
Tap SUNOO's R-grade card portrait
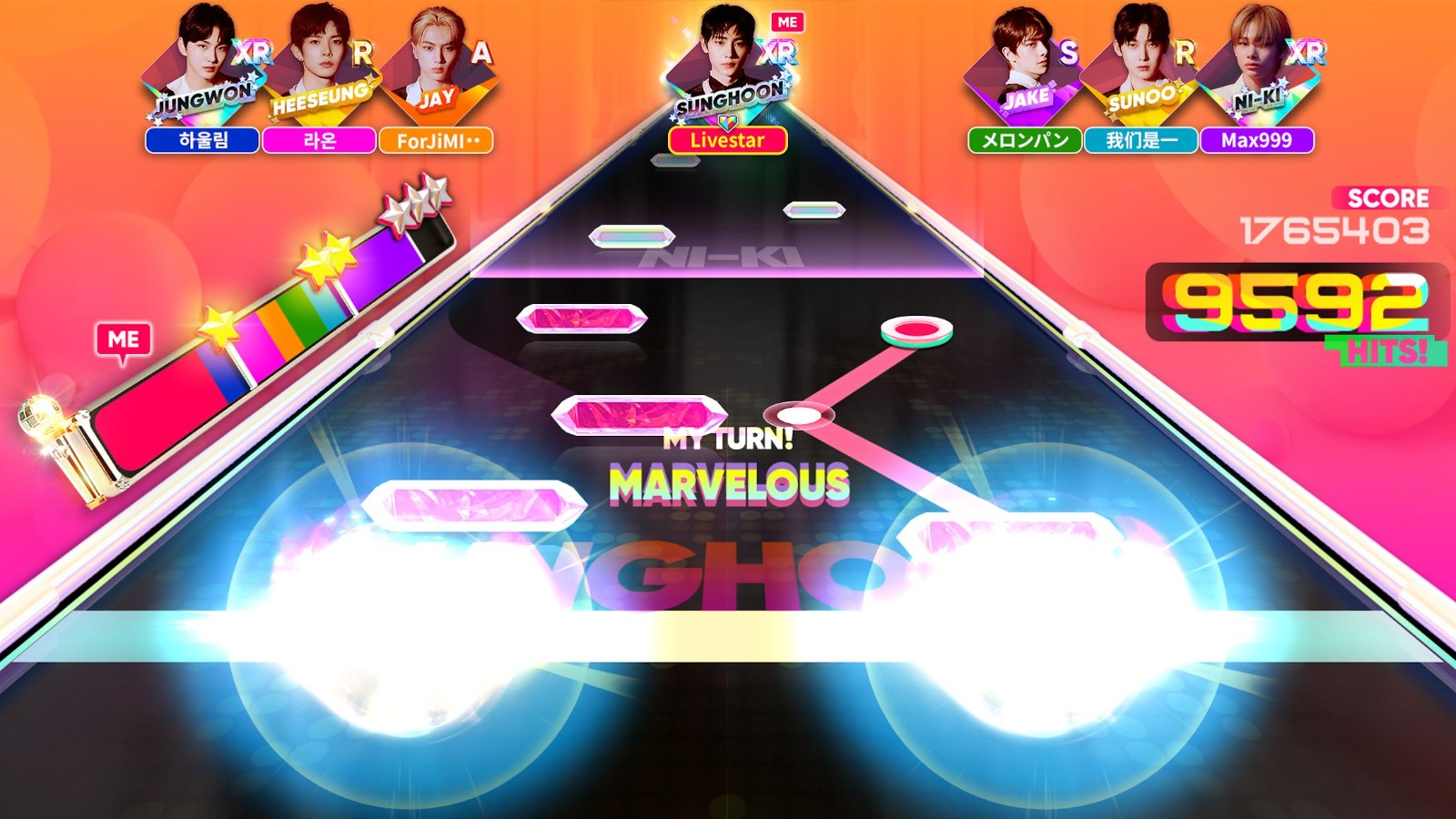[1137, 64]
